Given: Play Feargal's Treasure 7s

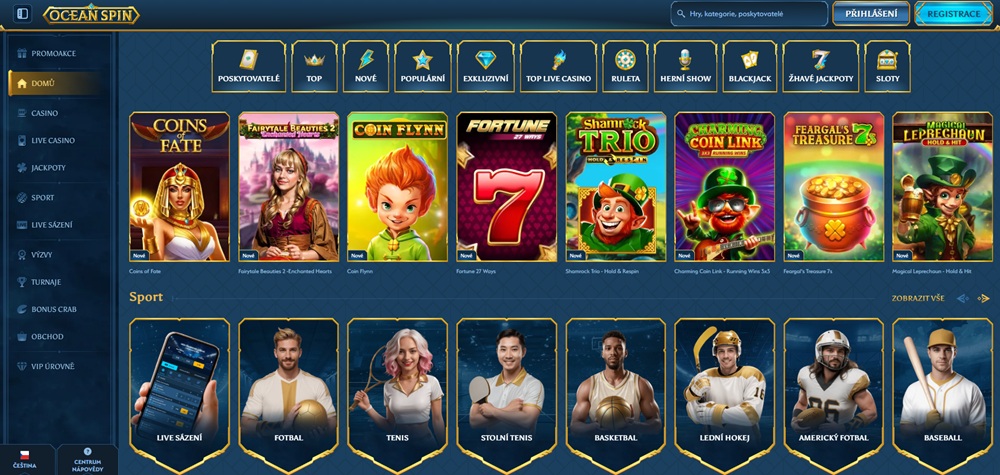Looking at the screenshot, I should (x=833, y=187).
